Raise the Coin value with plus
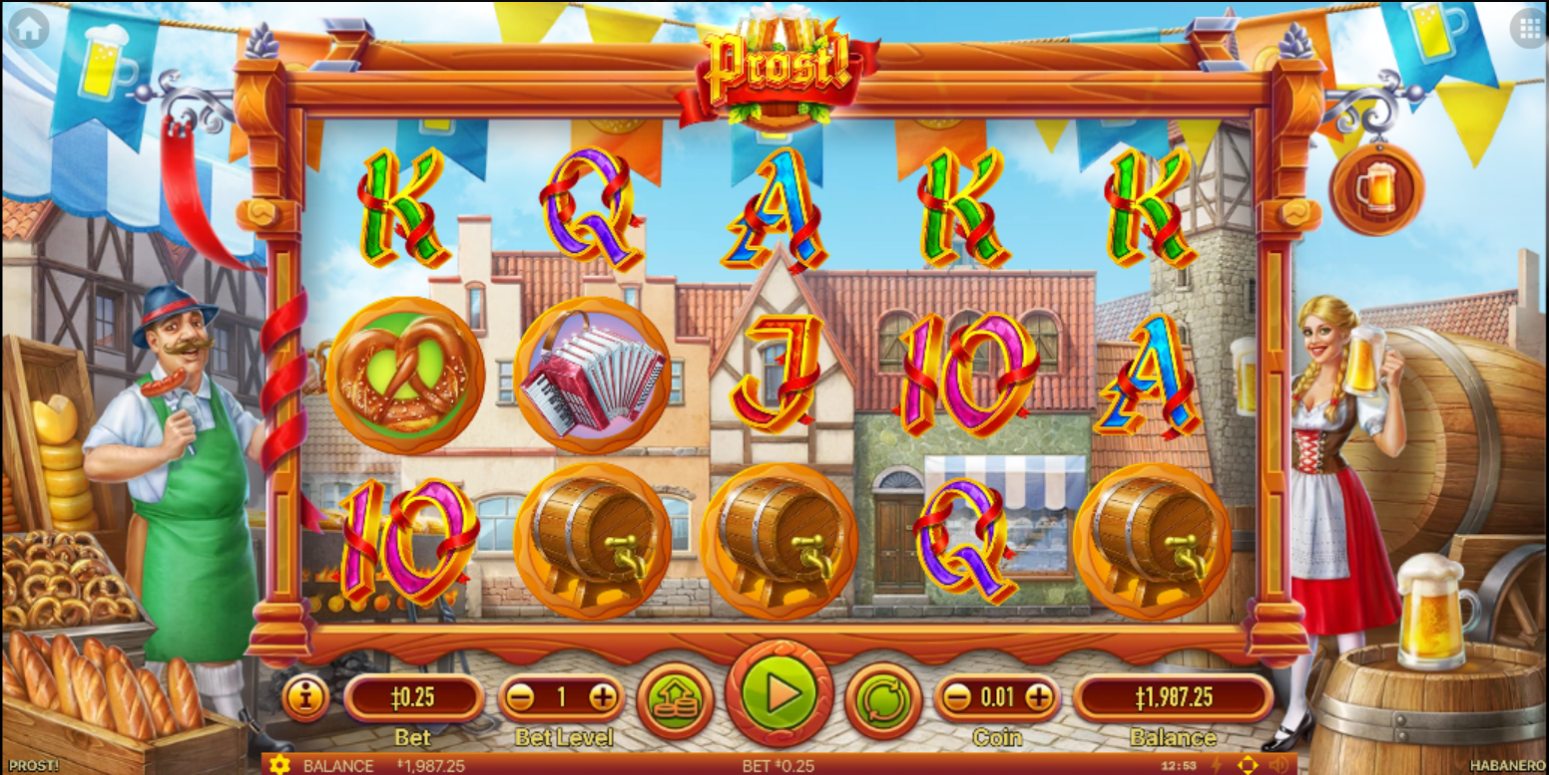Screen dimensions: 1549x775 pyautogui.click(x=1039, y=697)
